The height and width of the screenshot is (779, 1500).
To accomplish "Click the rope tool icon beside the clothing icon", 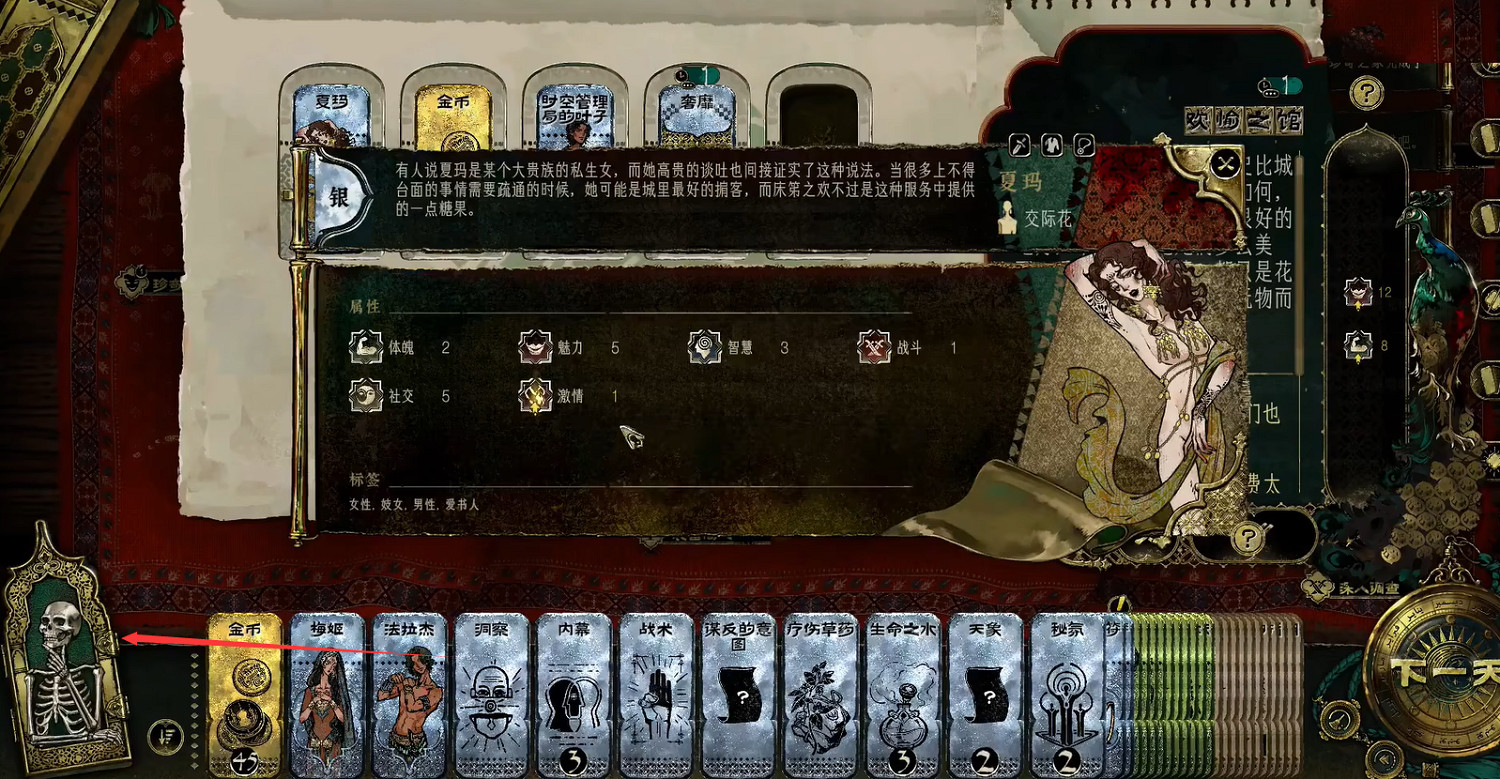I will (x=1083, y=146).
